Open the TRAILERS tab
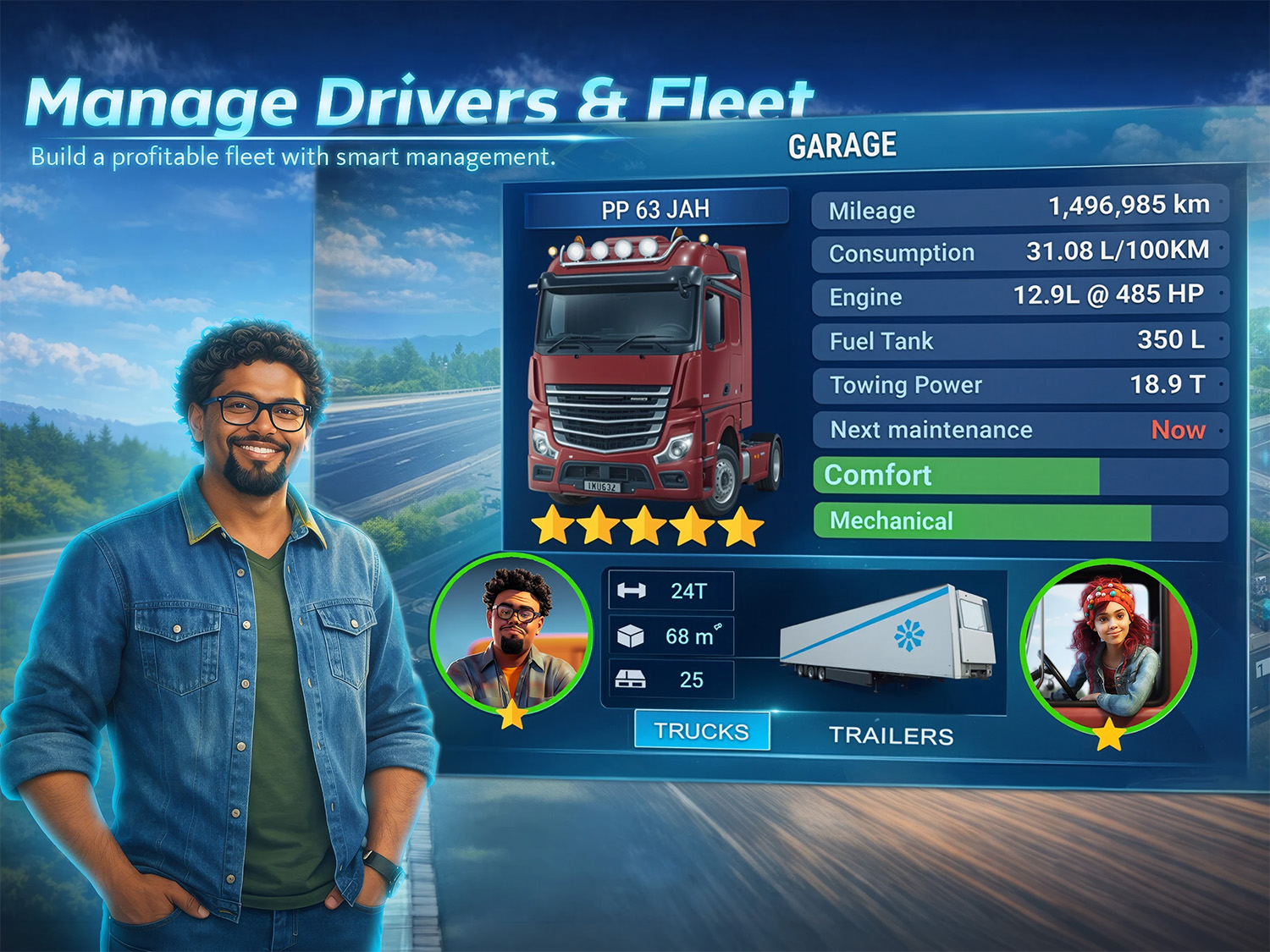Viewport: 1270px width, 952px height. (892, 735)
